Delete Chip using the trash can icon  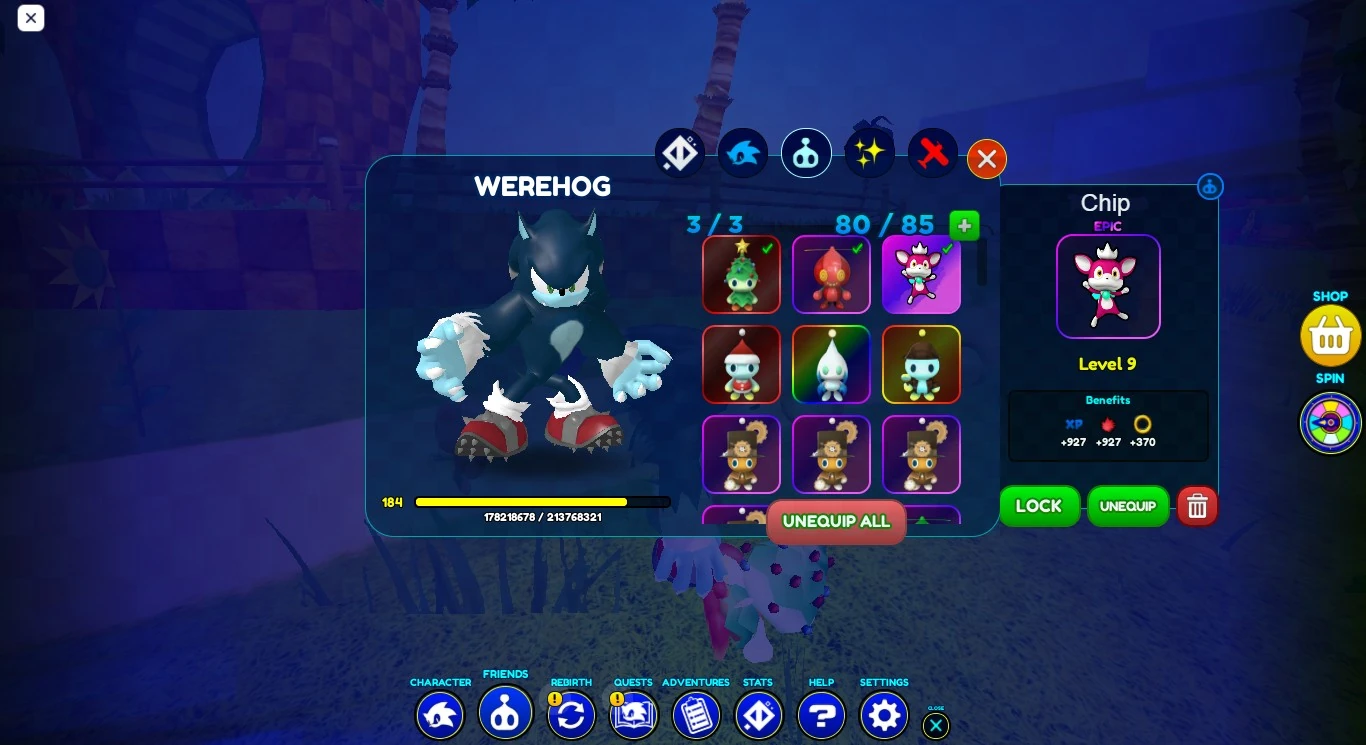[x=1197, y=506]
